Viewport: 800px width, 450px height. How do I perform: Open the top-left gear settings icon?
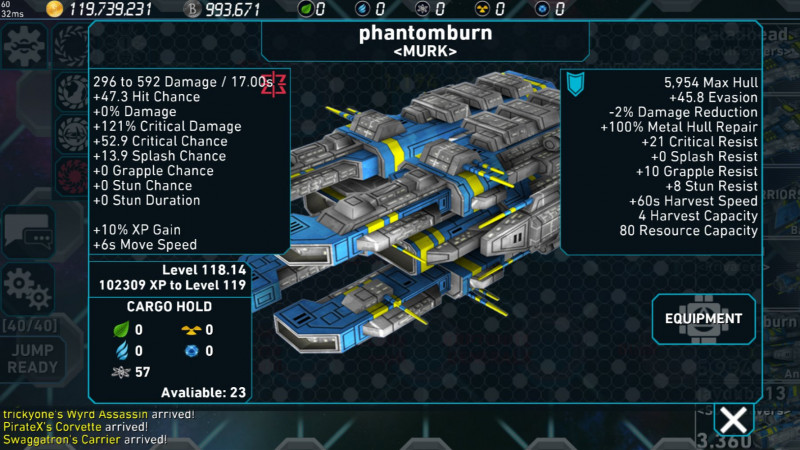pyautogui.click(x=24, y=46)
